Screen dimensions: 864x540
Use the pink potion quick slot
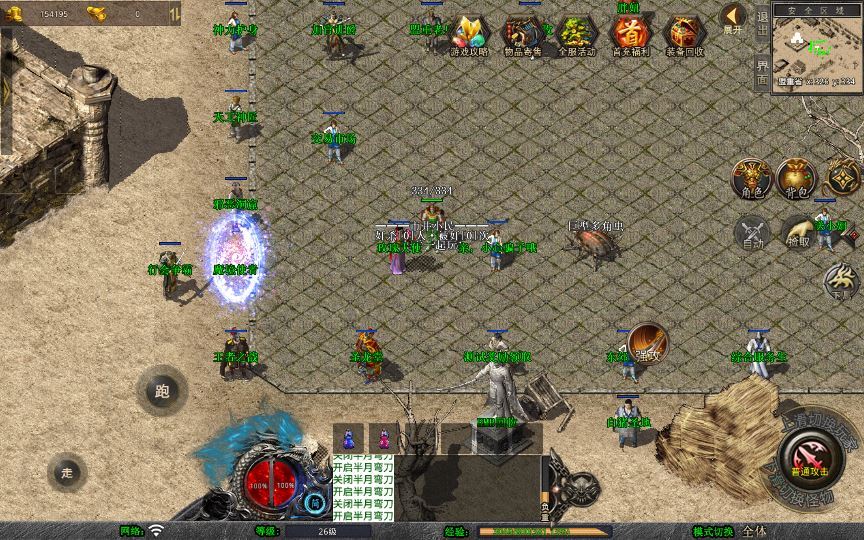click(x=385, y=437)
